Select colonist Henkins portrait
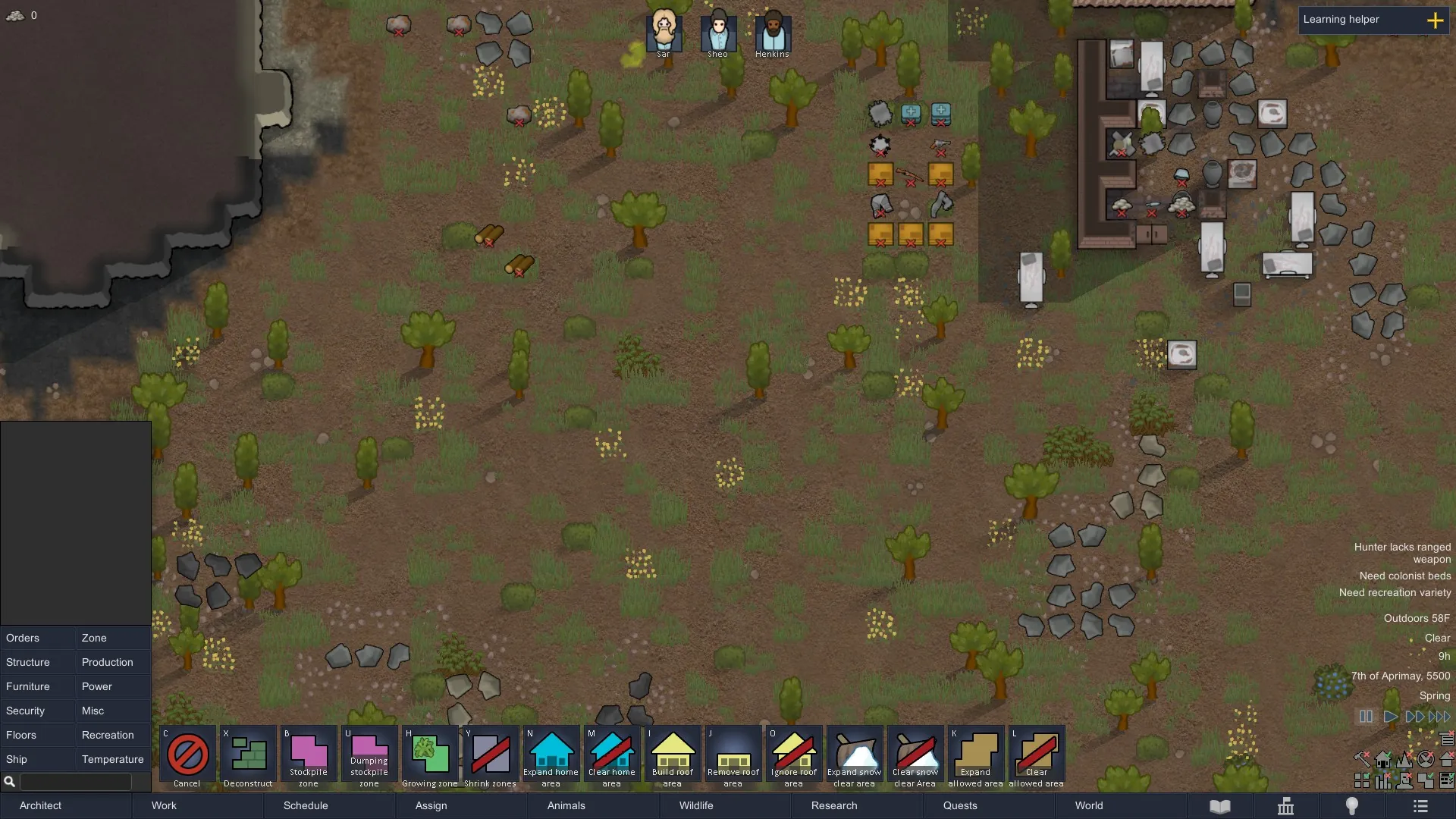This screenshot has width=1456, height=819. point(773,33)
